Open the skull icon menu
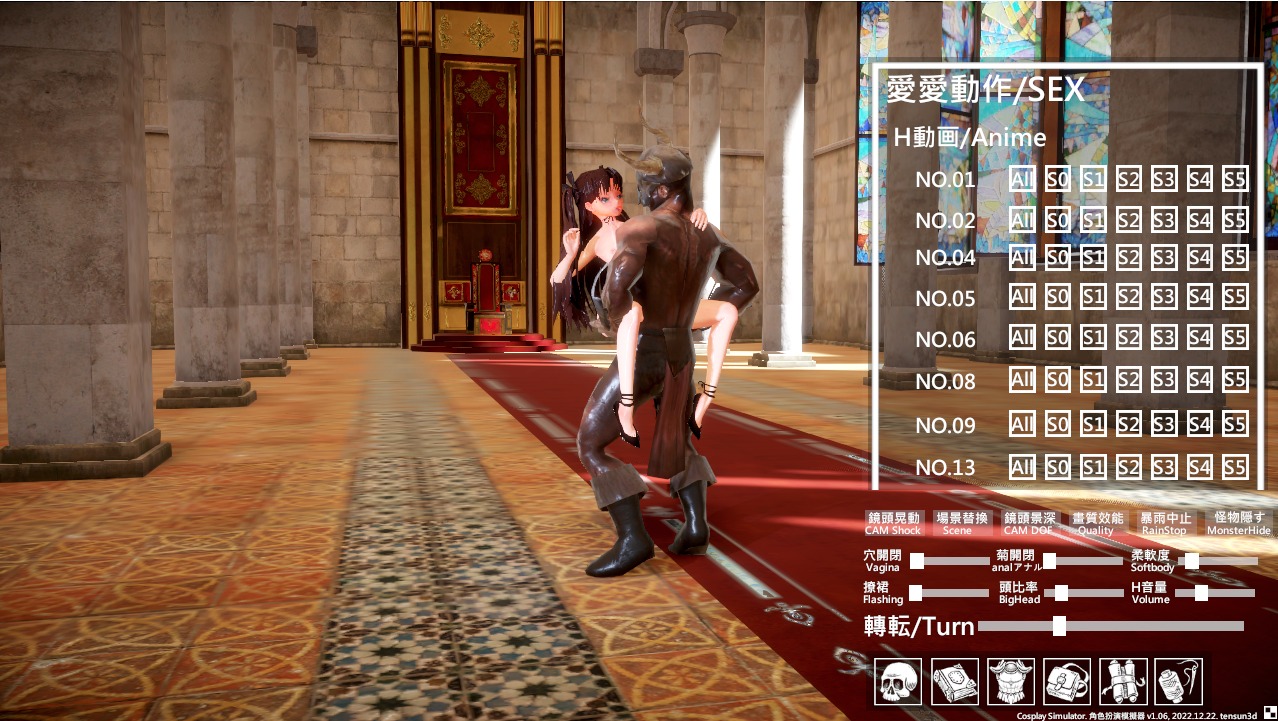The image size is (1278, 721). [x=897, y=681]
